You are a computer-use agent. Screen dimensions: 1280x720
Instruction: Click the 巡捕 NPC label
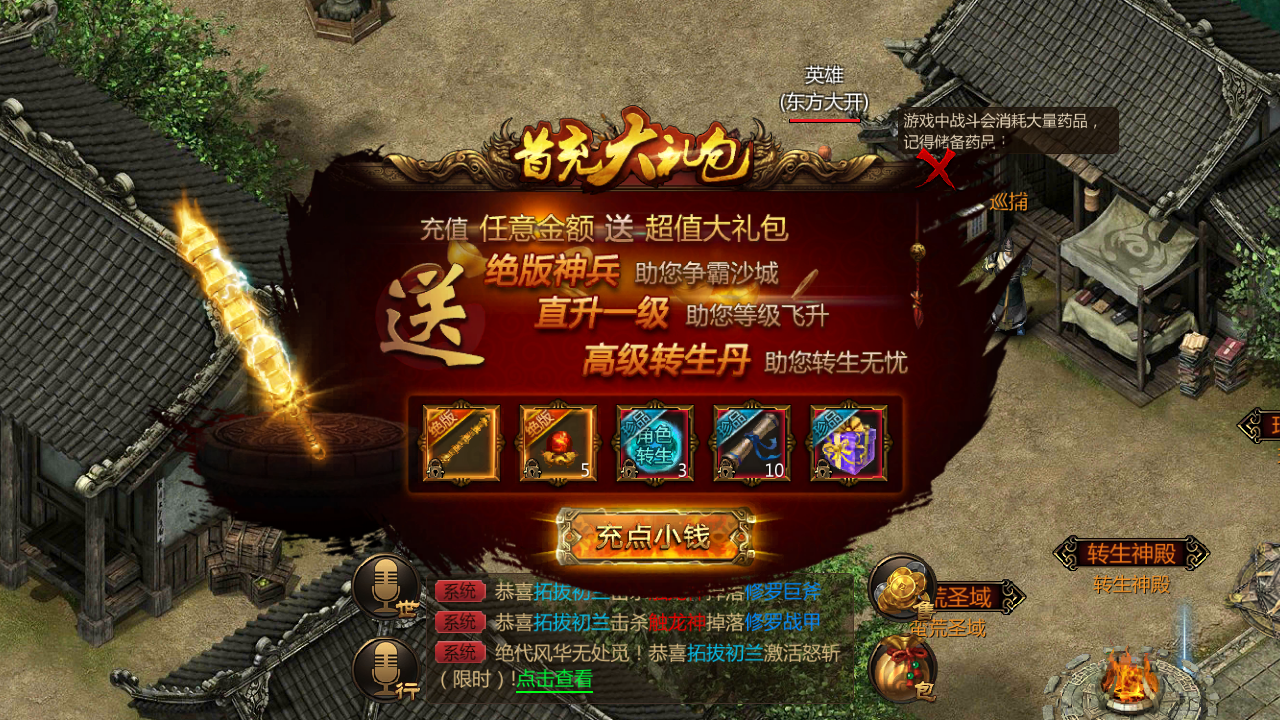(1010, 200)
